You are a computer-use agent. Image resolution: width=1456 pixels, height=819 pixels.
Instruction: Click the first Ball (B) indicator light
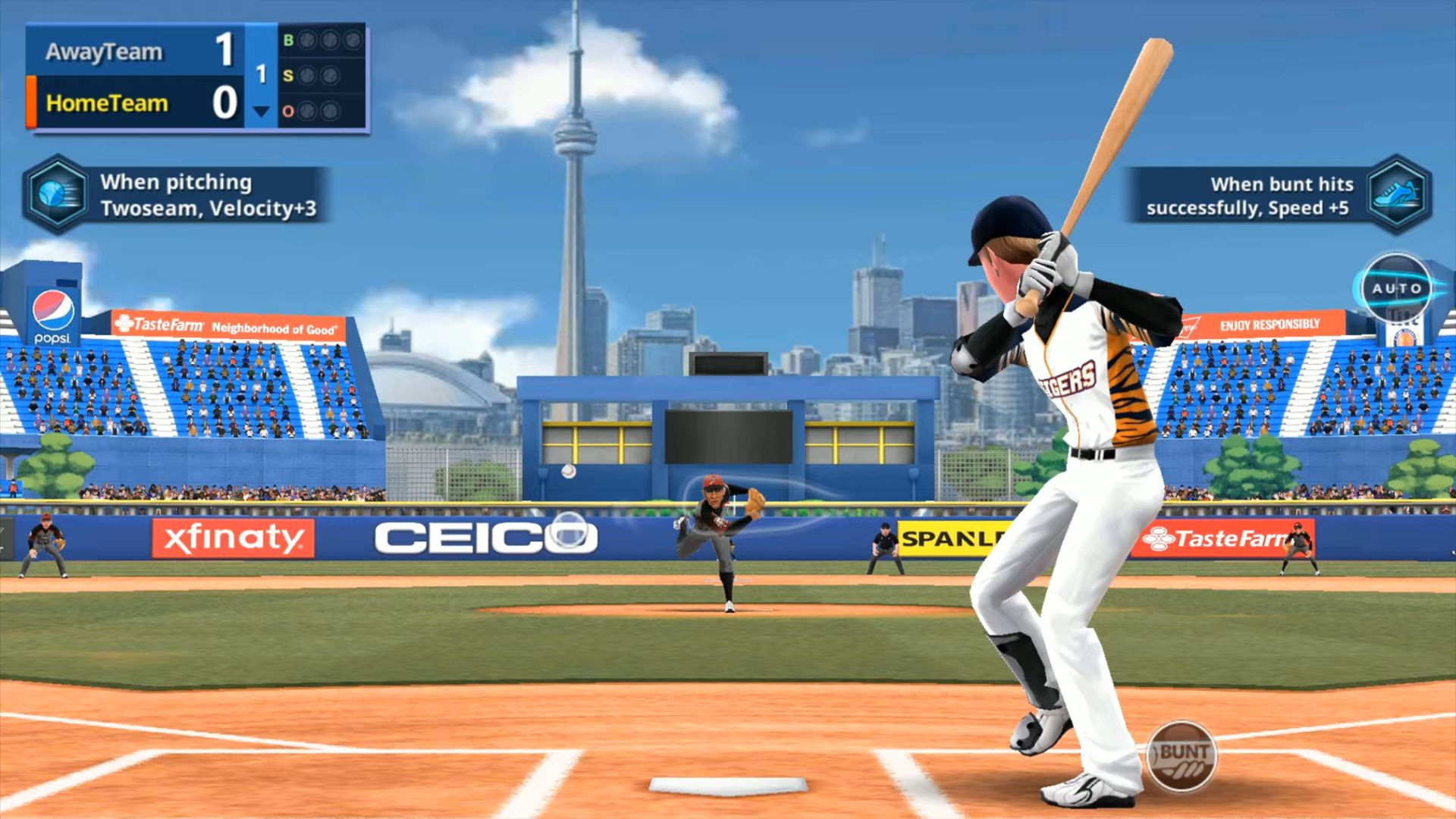pos(308,39)
